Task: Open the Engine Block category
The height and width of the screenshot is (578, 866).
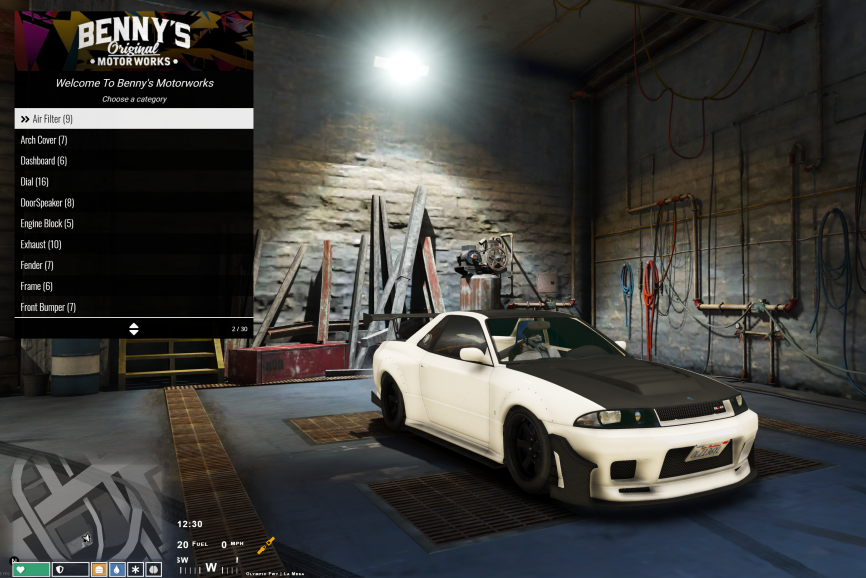Action: pos(133,224)
